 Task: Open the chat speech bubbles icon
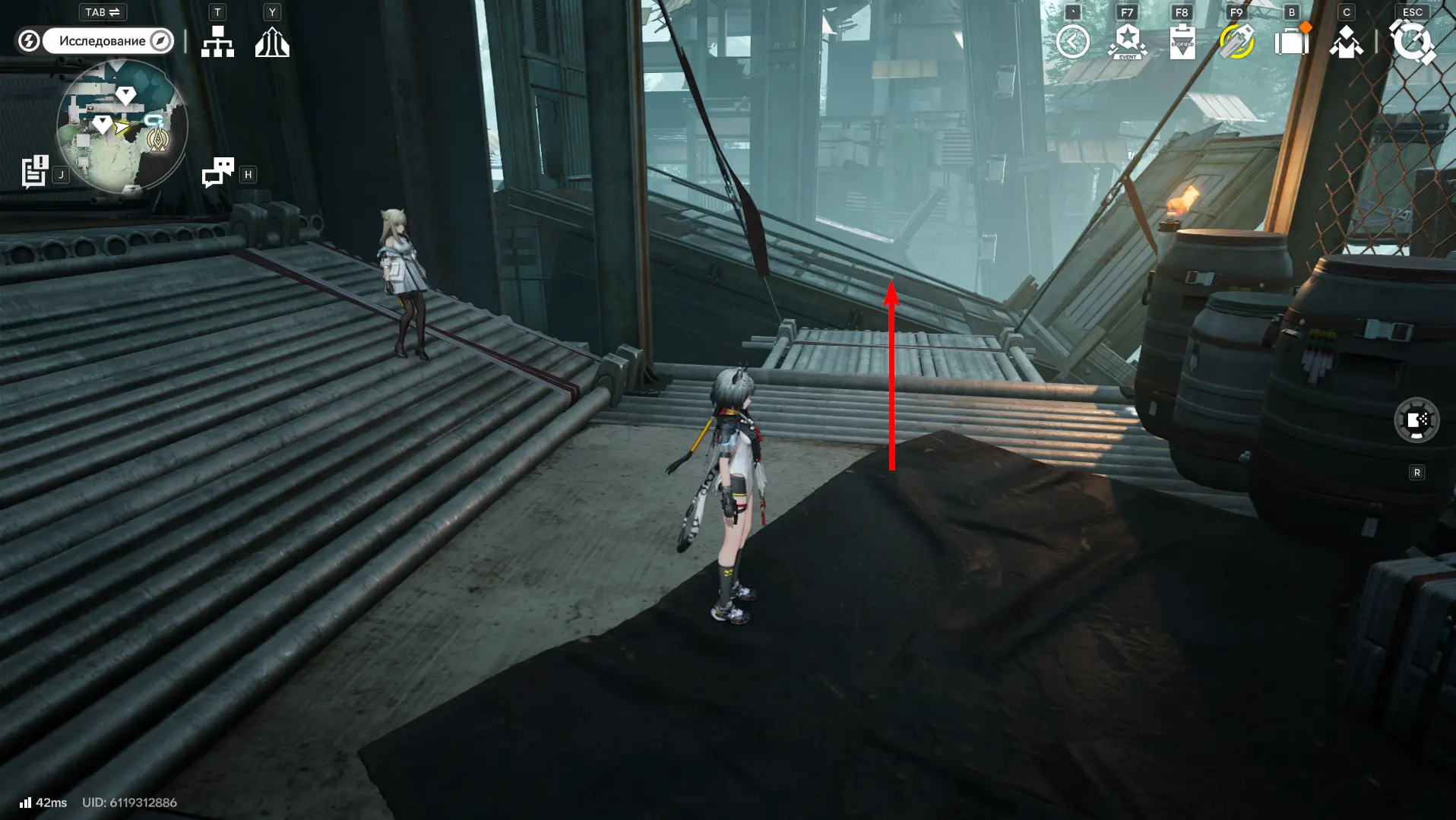(x=218, y=173)
